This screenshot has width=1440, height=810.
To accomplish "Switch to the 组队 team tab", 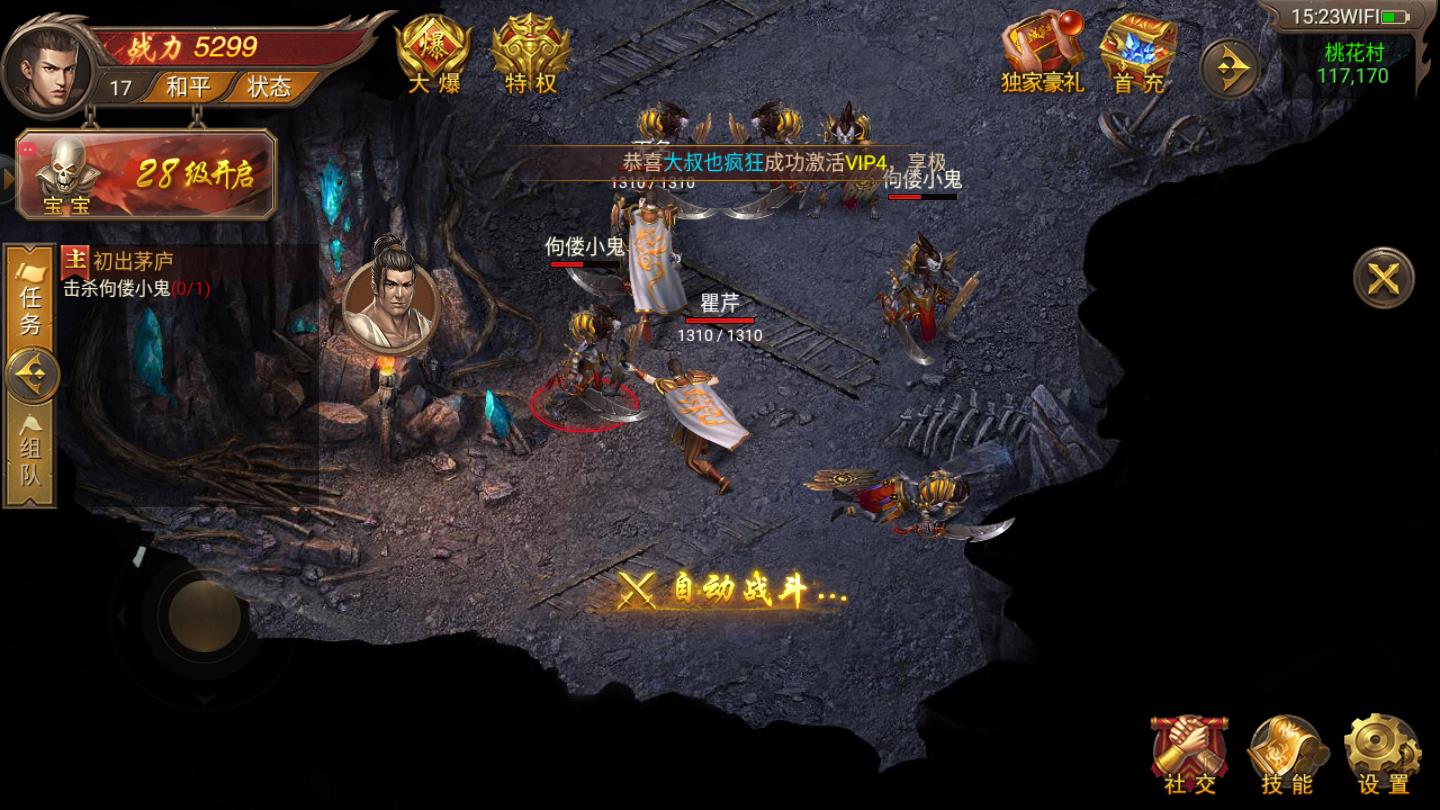I will point(31,456).
